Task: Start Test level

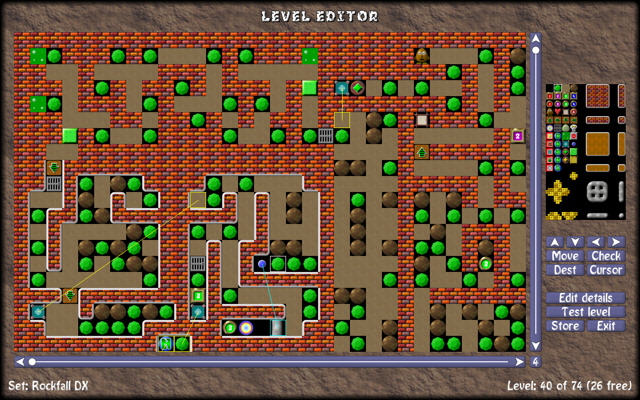Action: point(585,312)
